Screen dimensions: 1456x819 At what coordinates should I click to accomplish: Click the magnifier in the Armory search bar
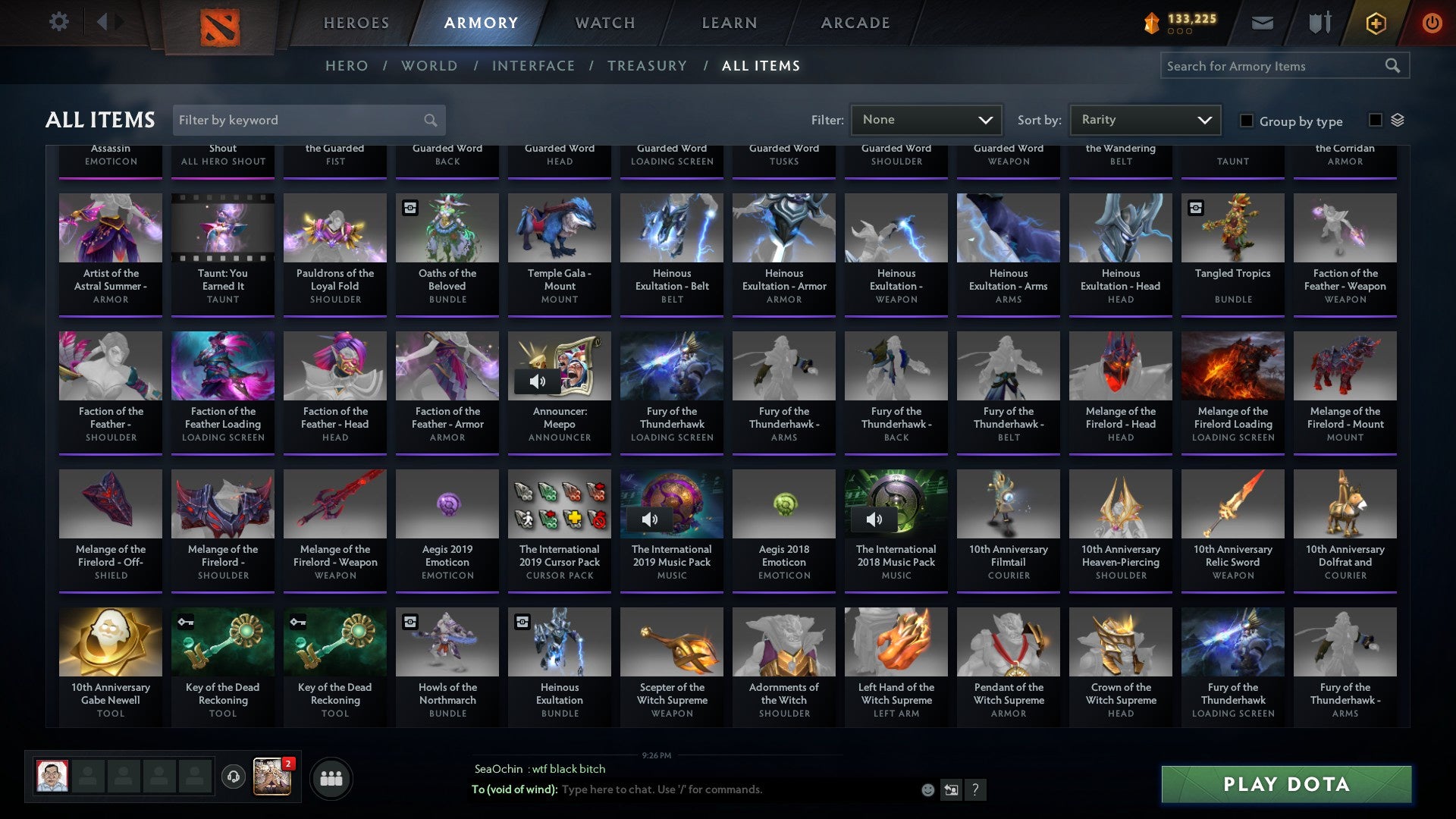(x=1394, y=66)
